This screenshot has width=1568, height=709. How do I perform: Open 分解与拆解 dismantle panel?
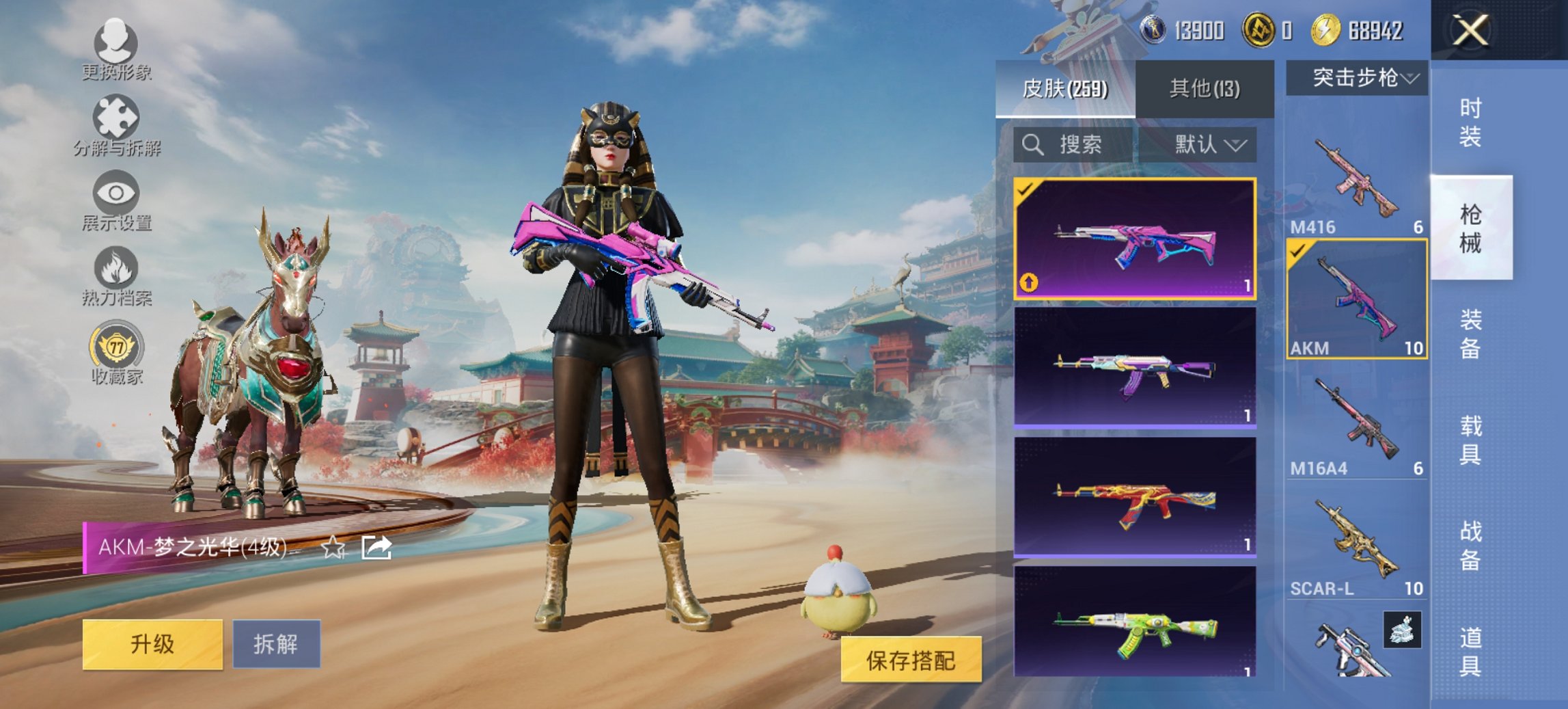116,115
